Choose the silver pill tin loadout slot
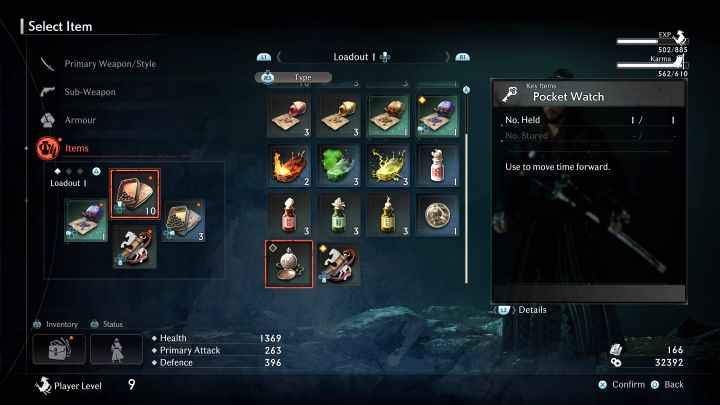Screen dimensions: 720x405 (181, 220)
